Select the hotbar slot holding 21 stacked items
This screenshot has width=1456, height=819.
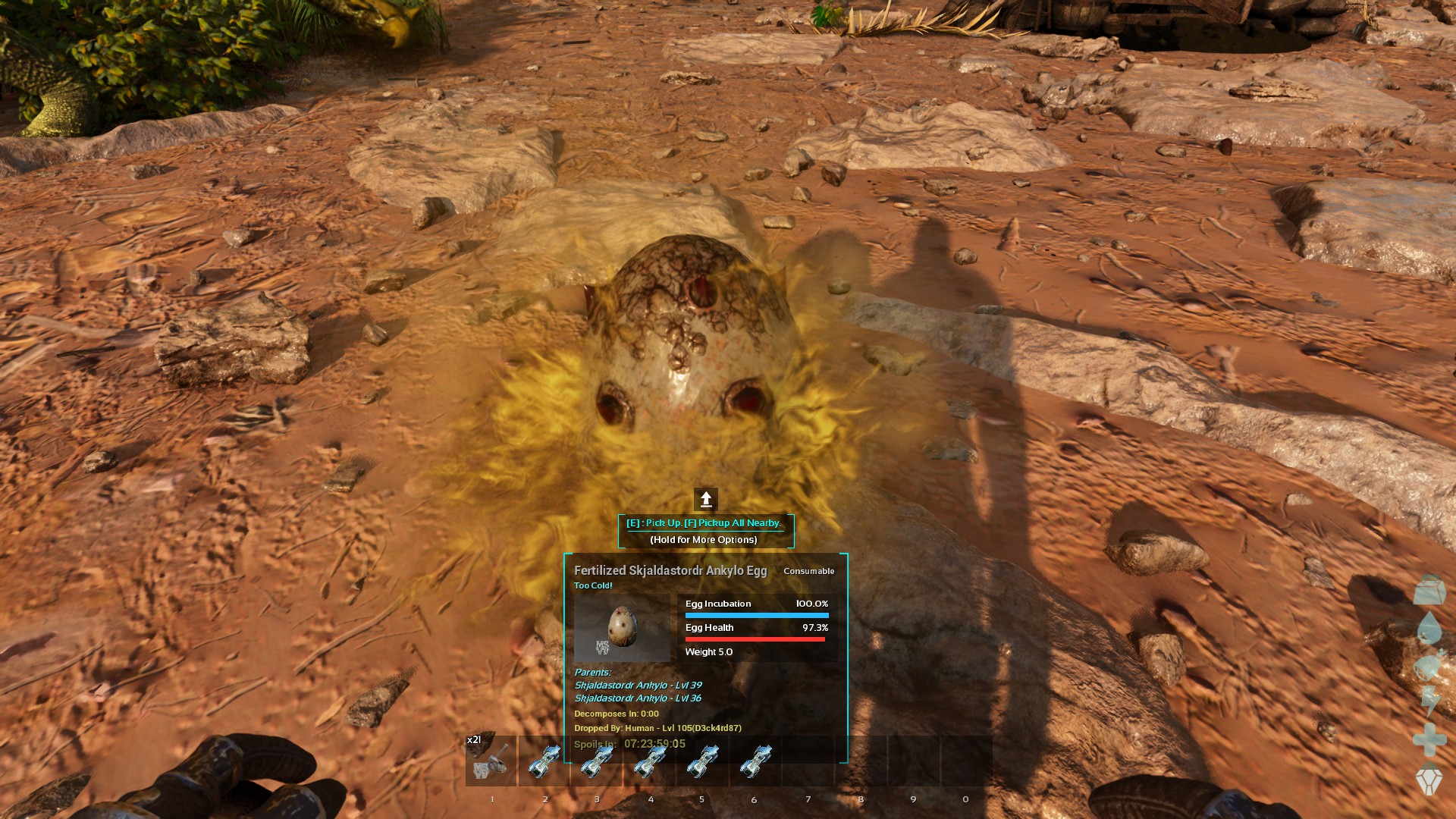point(491,761)
